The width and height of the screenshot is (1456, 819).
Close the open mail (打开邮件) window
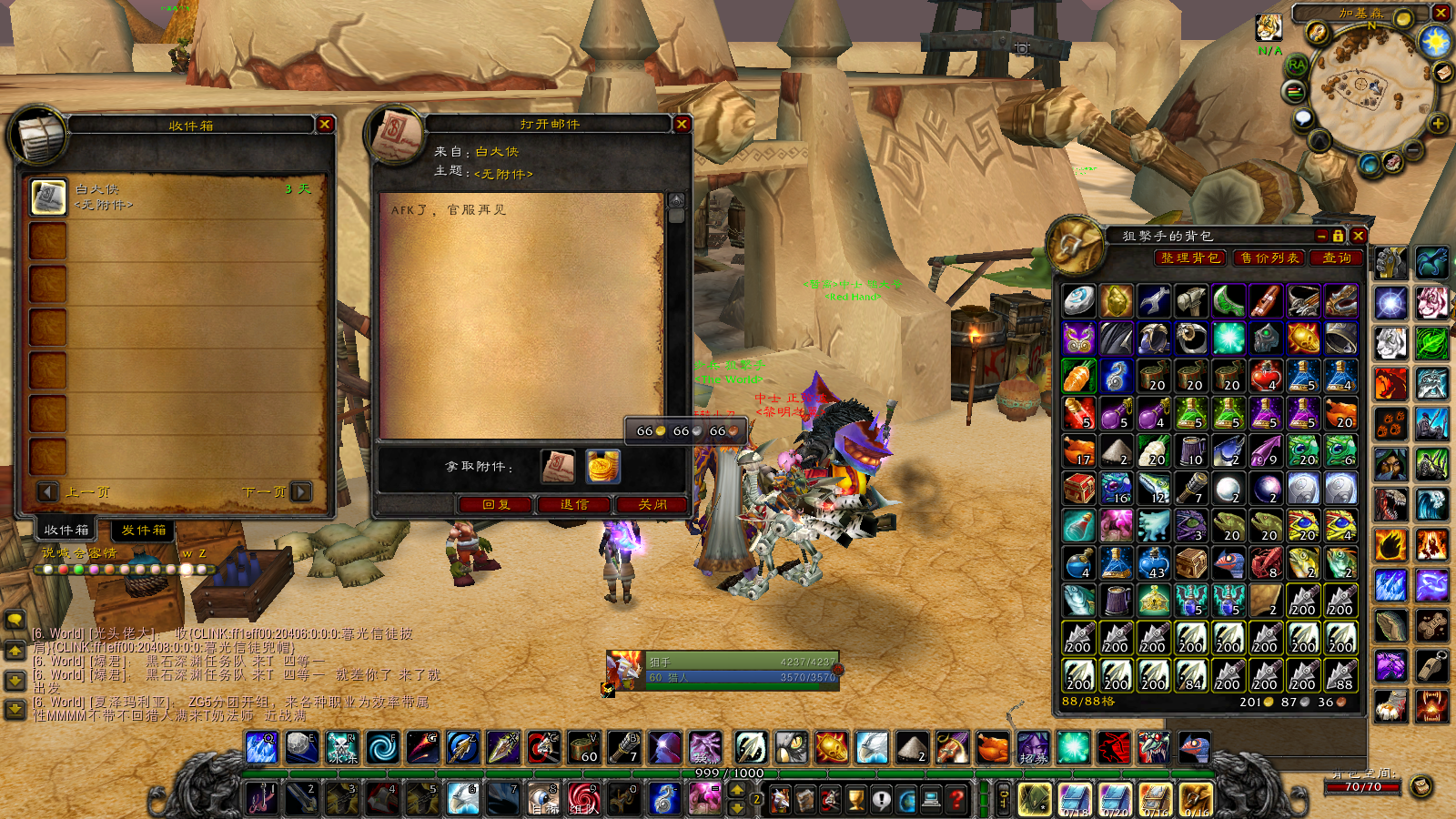(x=682, y=124)
